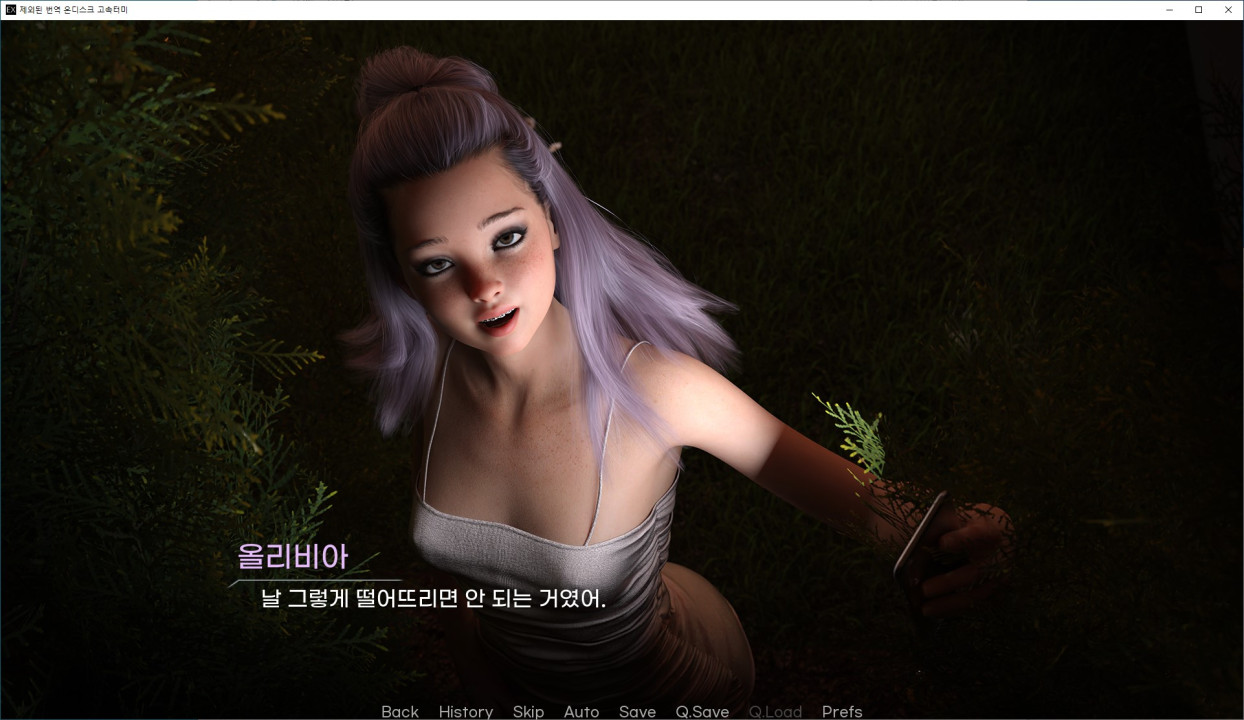Image resolution: width=1244 pixels, height=720 pixels.
Task: Activate Skip mode
Action: click(x=528, y=711)
